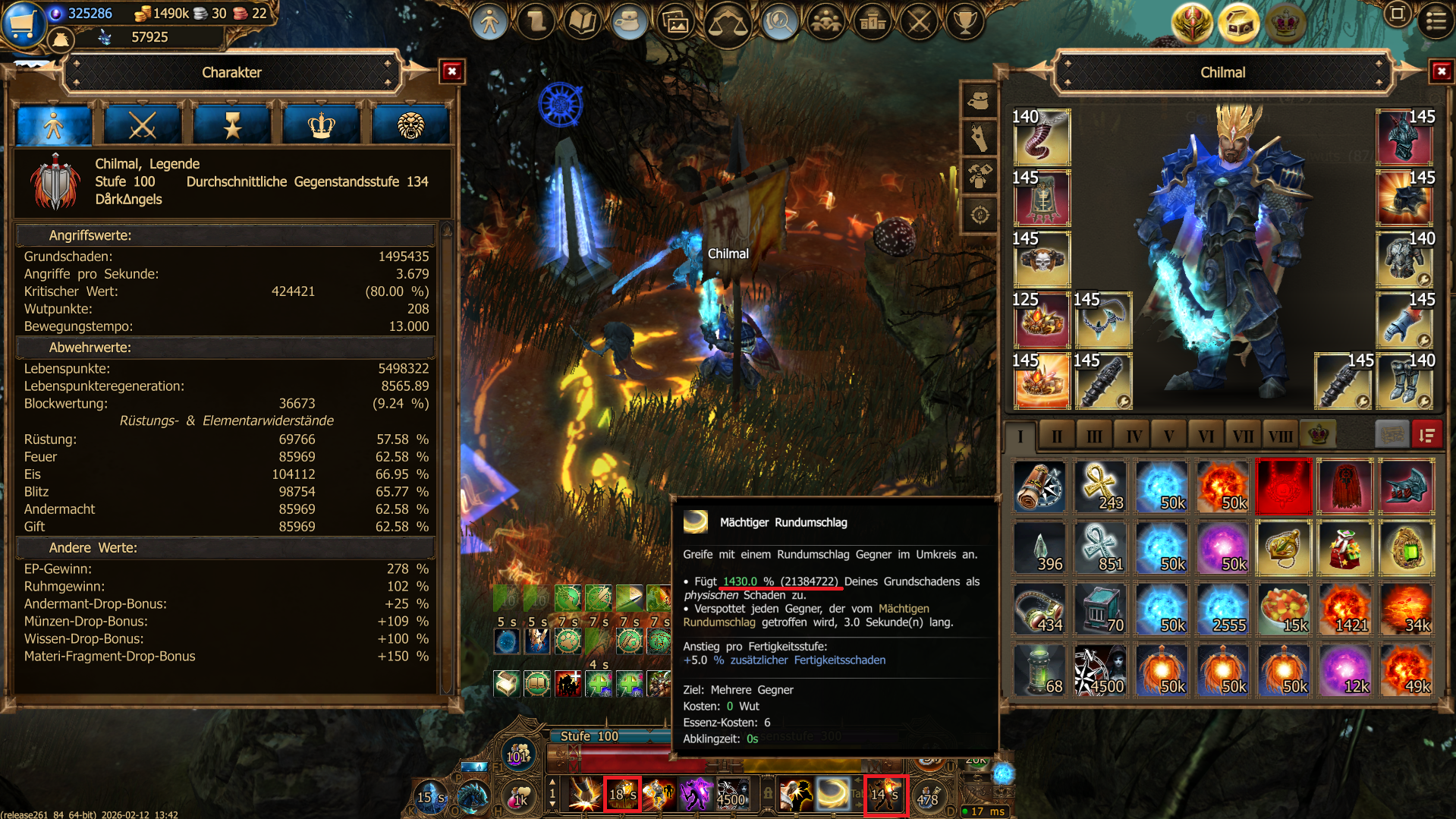Select the equipped worm amulet slot
The height and width of the screenshot is (819, 1456).
coord(1041,137)
